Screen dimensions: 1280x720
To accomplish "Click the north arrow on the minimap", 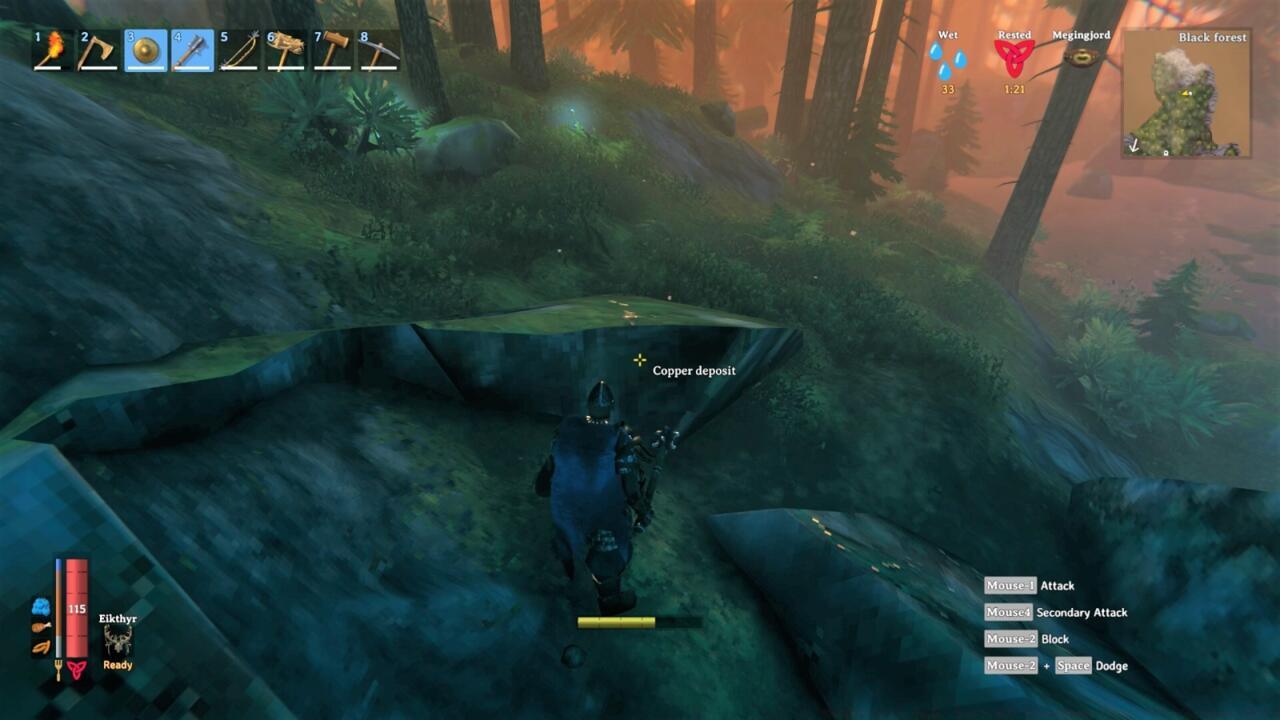I will [x=1134, y=145].
